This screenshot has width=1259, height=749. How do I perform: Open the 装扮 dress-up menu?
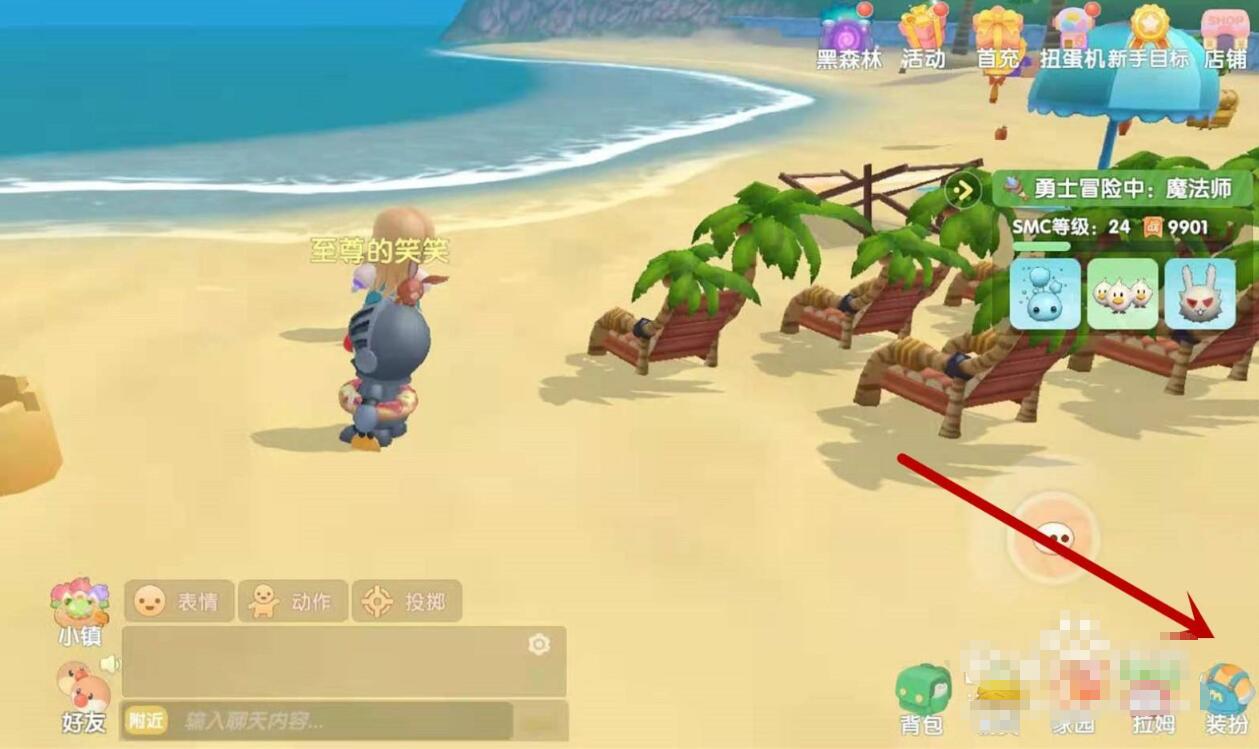click(x=1227, y=695)
